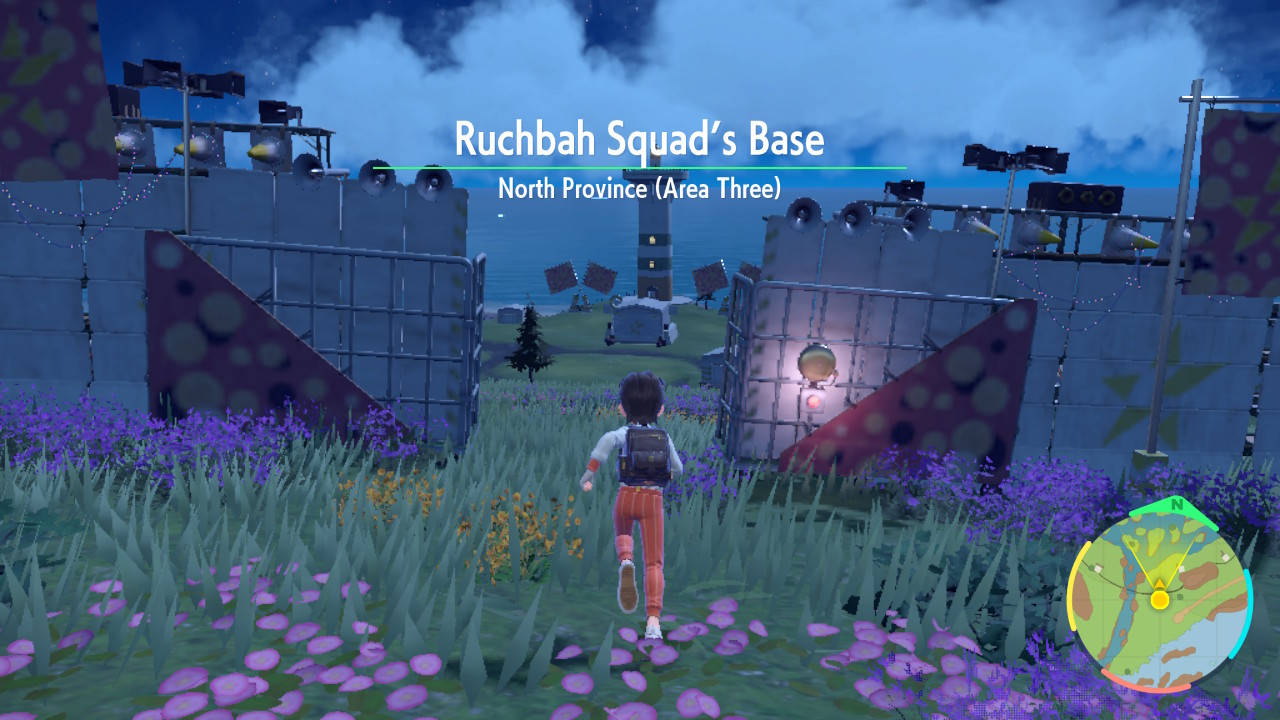Click the yellow player marker on the minimap
The height and width of the screenshot is (720, 1280).
click(1158, 601)
